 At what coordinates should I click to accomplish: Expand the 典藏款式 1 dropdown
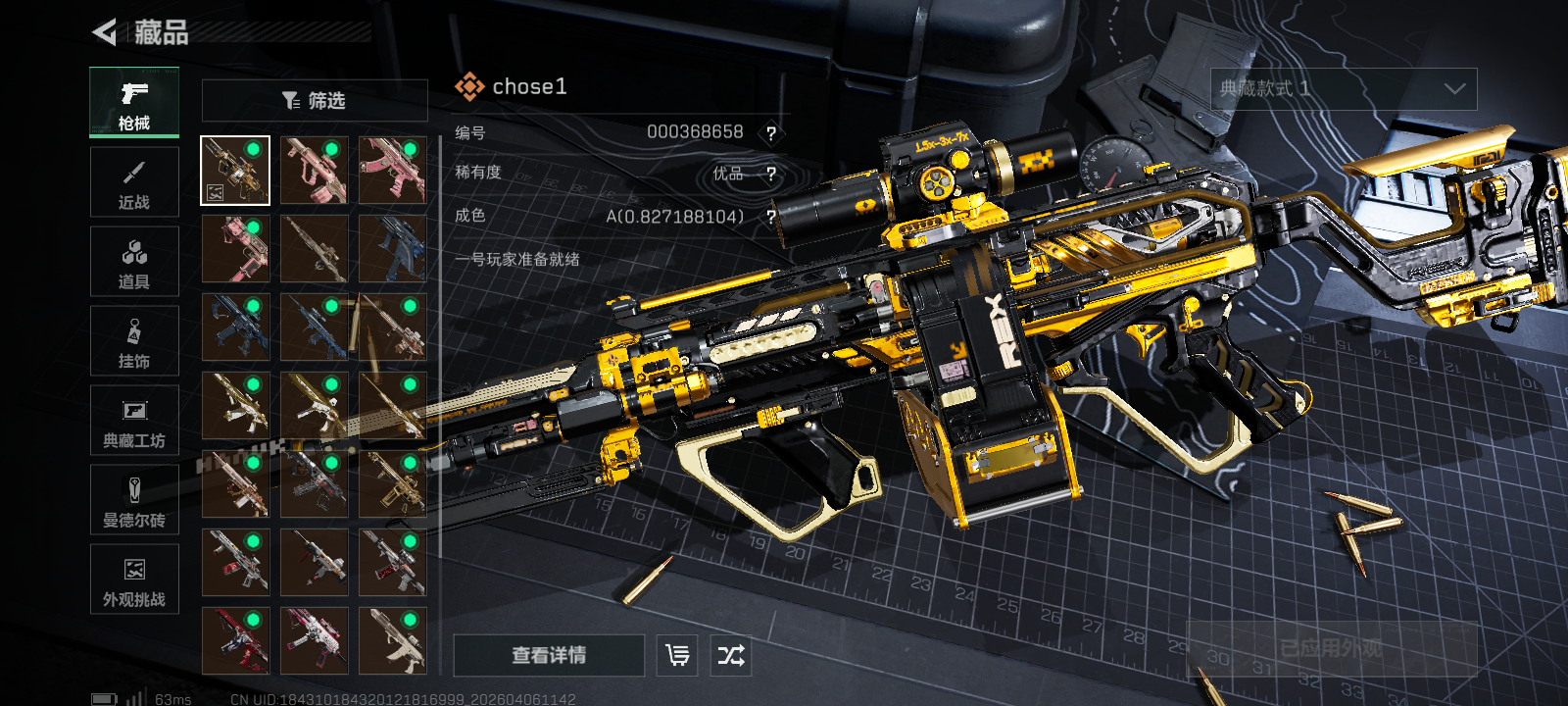1344,89
